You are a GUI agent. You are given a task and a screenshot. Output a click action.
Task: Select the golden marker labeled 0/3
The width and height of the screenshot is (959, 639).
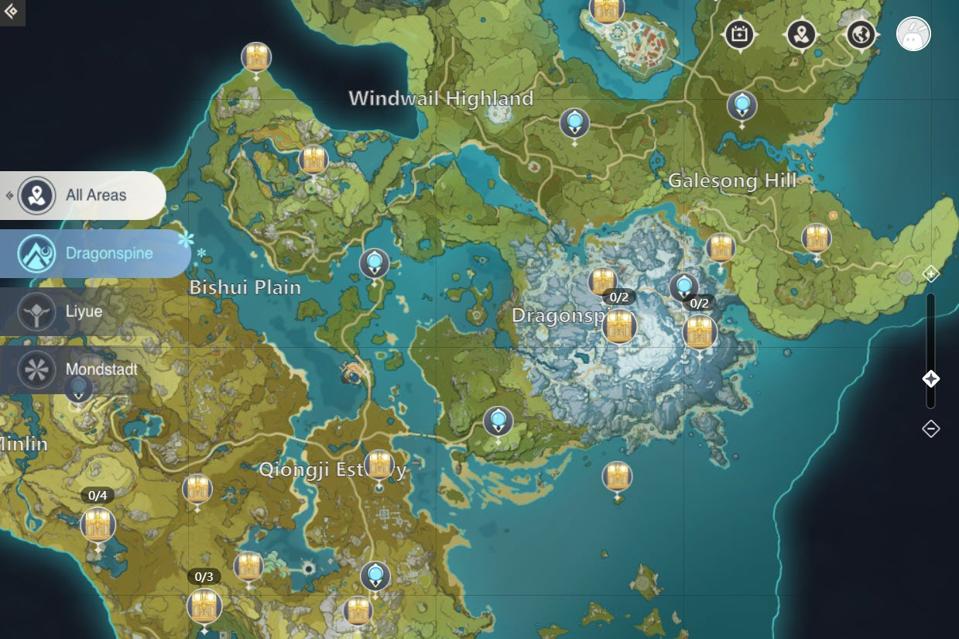coord(204,604)
